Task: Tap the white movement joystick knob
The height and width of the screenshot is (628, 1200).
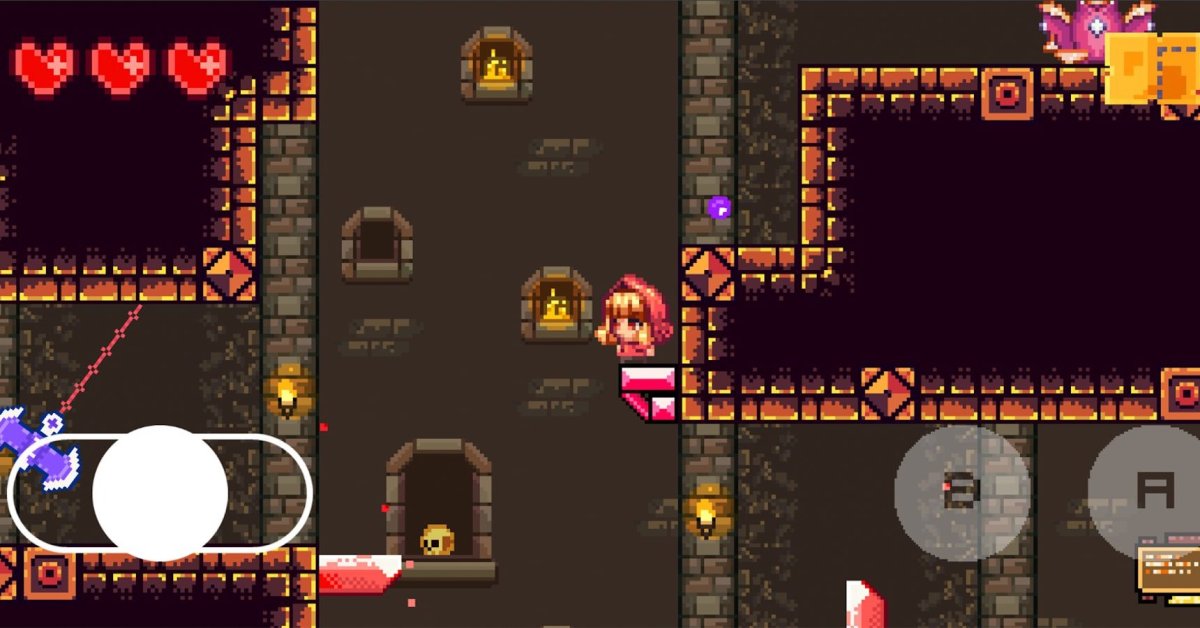Action: 160,492
